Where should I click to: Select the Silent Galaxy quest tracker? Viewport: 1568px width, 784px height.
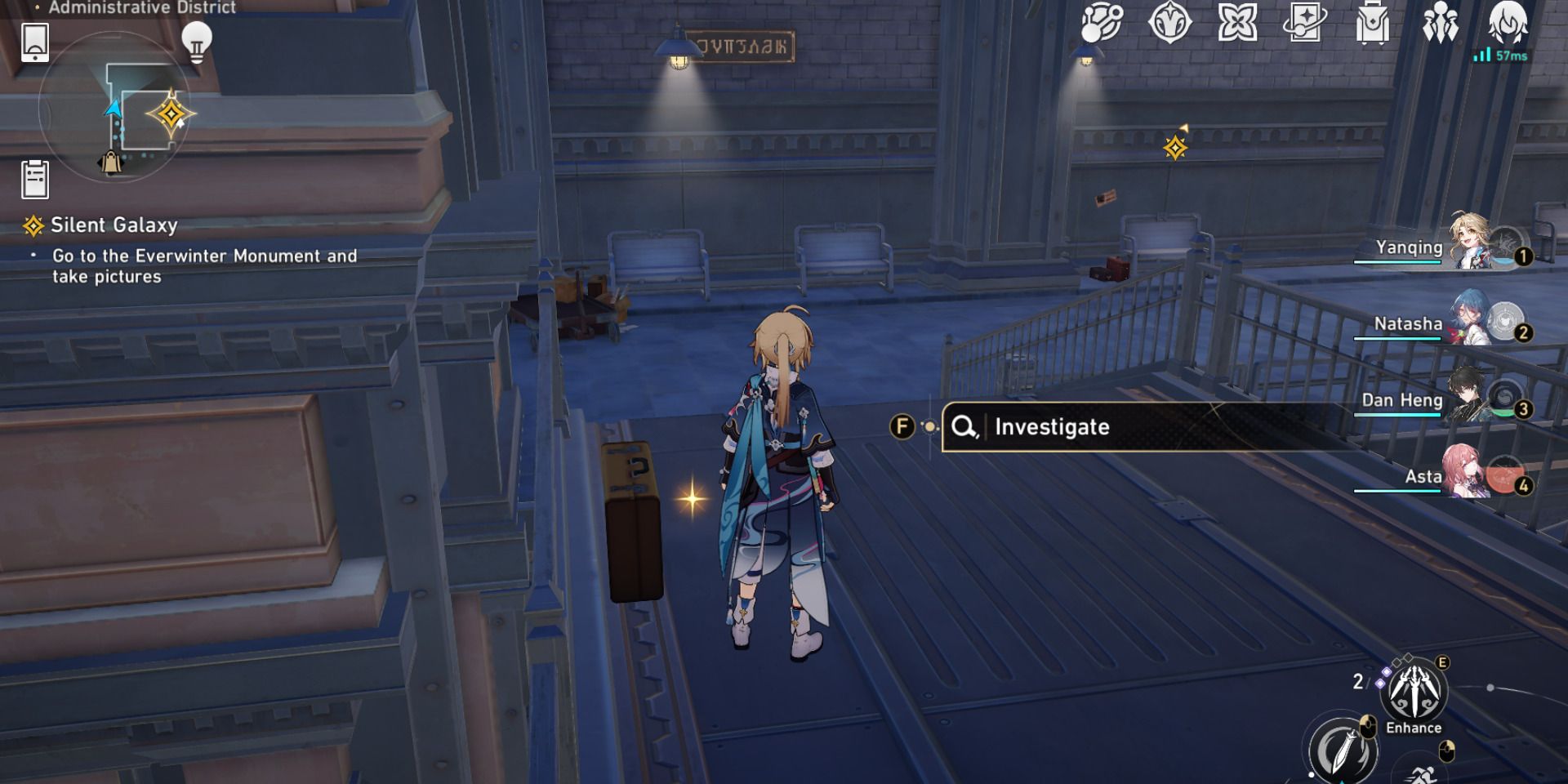[x=114, y=225]
